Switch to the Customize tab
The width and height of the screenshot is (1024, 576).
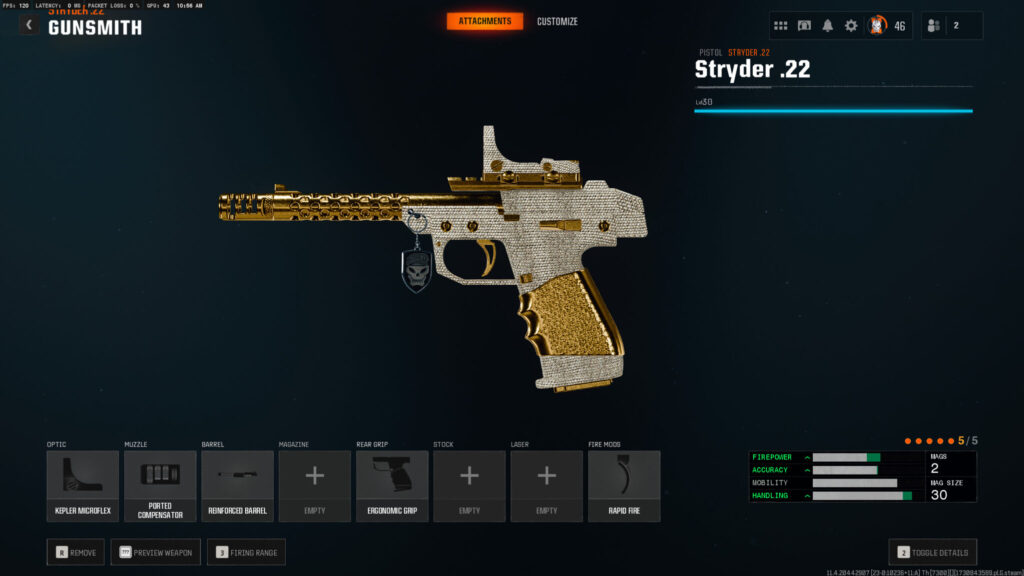[557, 21]
